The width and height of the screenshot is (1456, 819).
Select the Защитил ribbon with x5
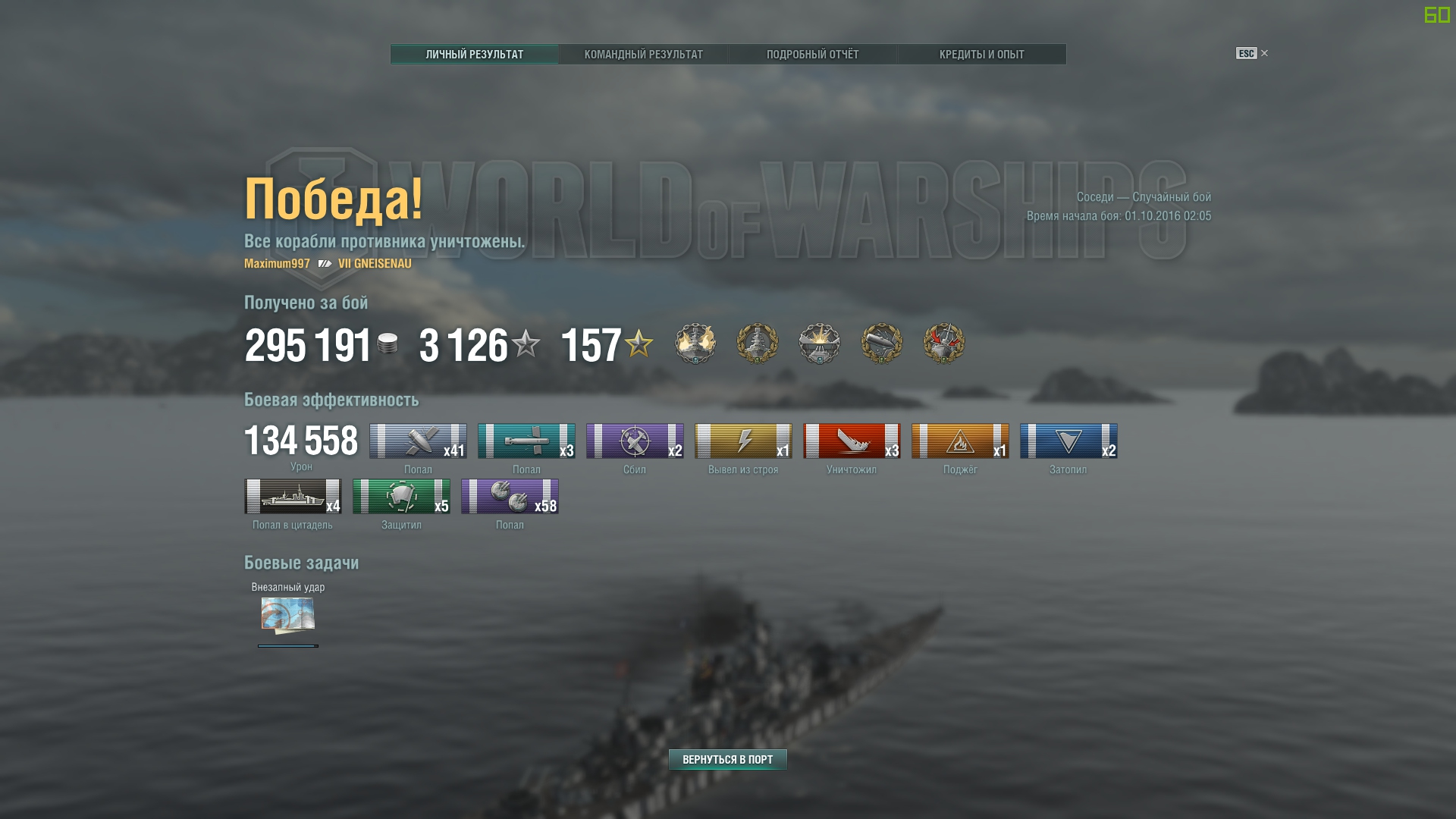coord(401,496)
